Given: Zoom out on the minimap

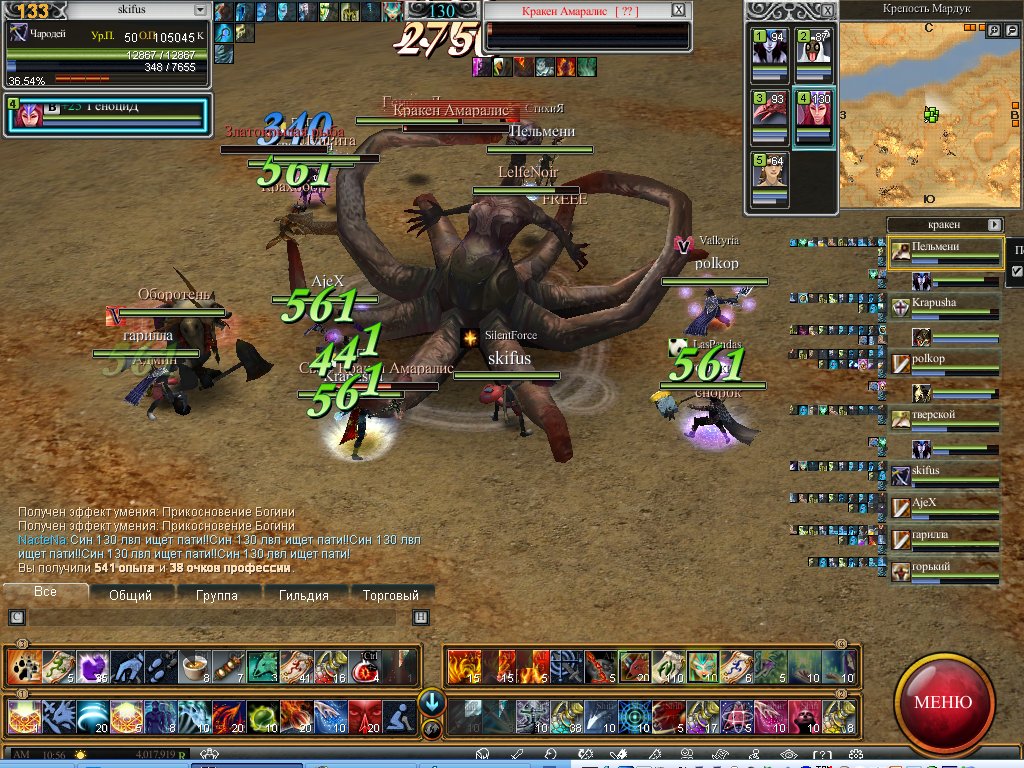Looking at the screenshot, I should (x=1010, y=31).
